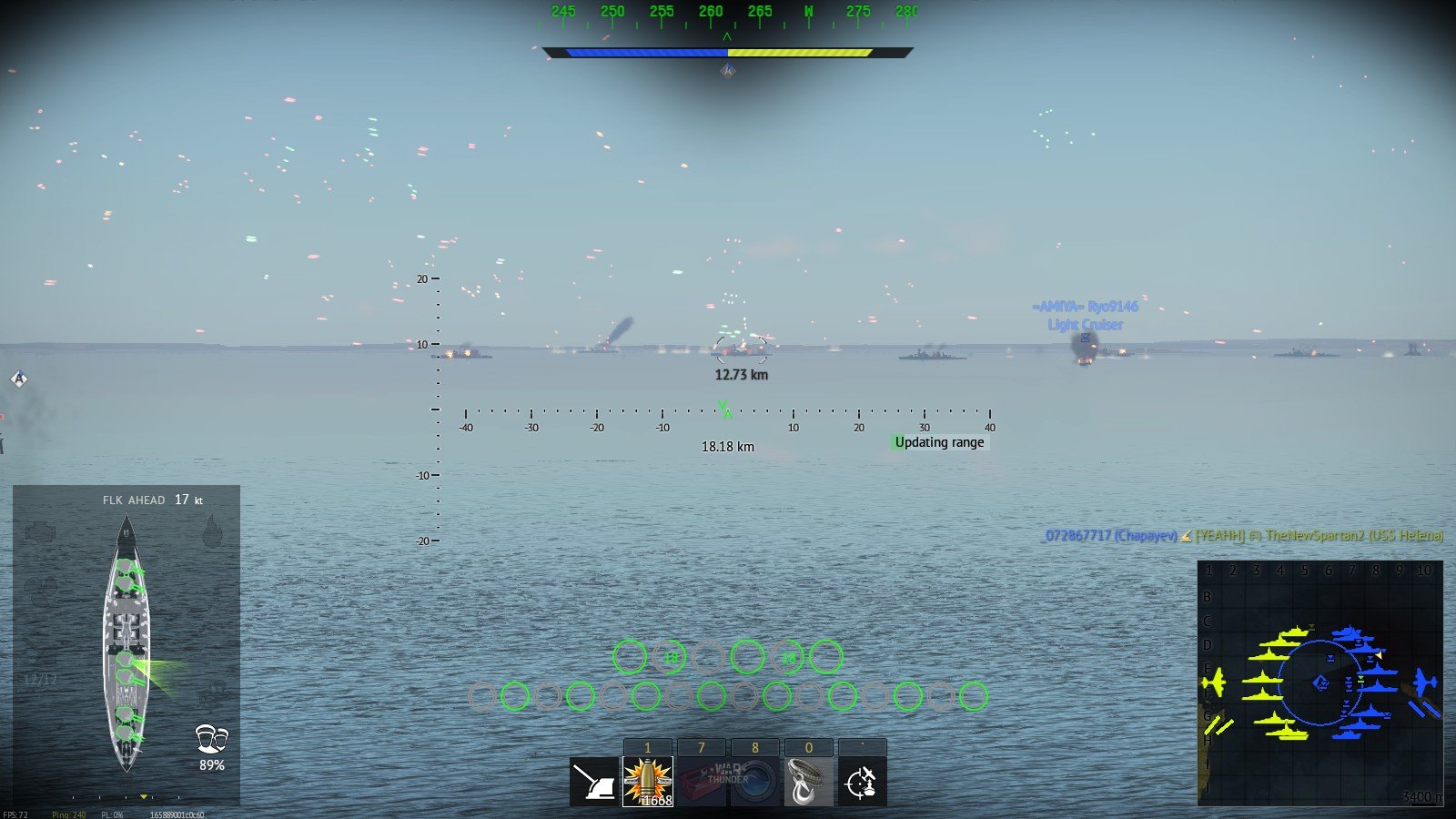Screen dimensions: 1456x819
Task: Click the Updating range indicator
Action: (x=939, y=442)
